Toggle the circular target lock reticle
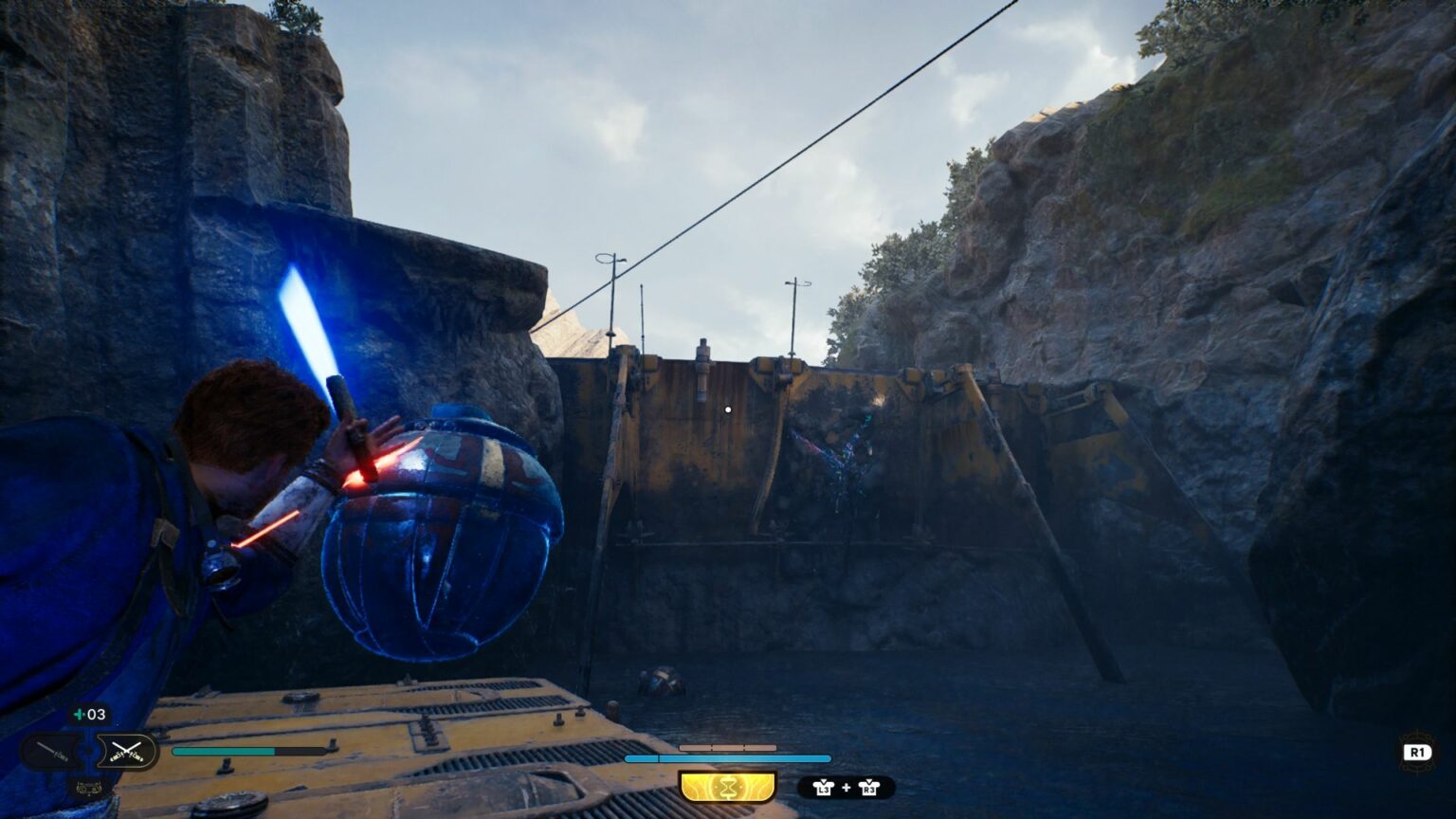 (x=727, y=409)
